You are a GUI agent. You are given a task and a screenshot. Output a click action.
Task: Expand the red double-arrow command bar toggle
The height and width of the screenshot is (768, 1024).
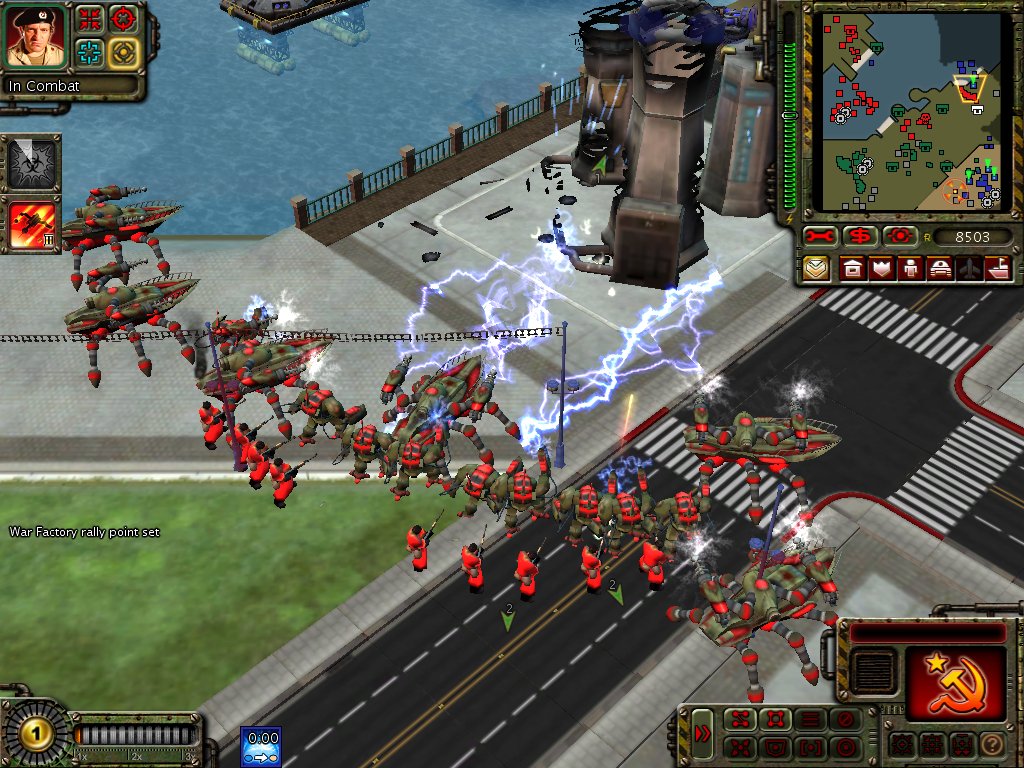click(703, 734)
